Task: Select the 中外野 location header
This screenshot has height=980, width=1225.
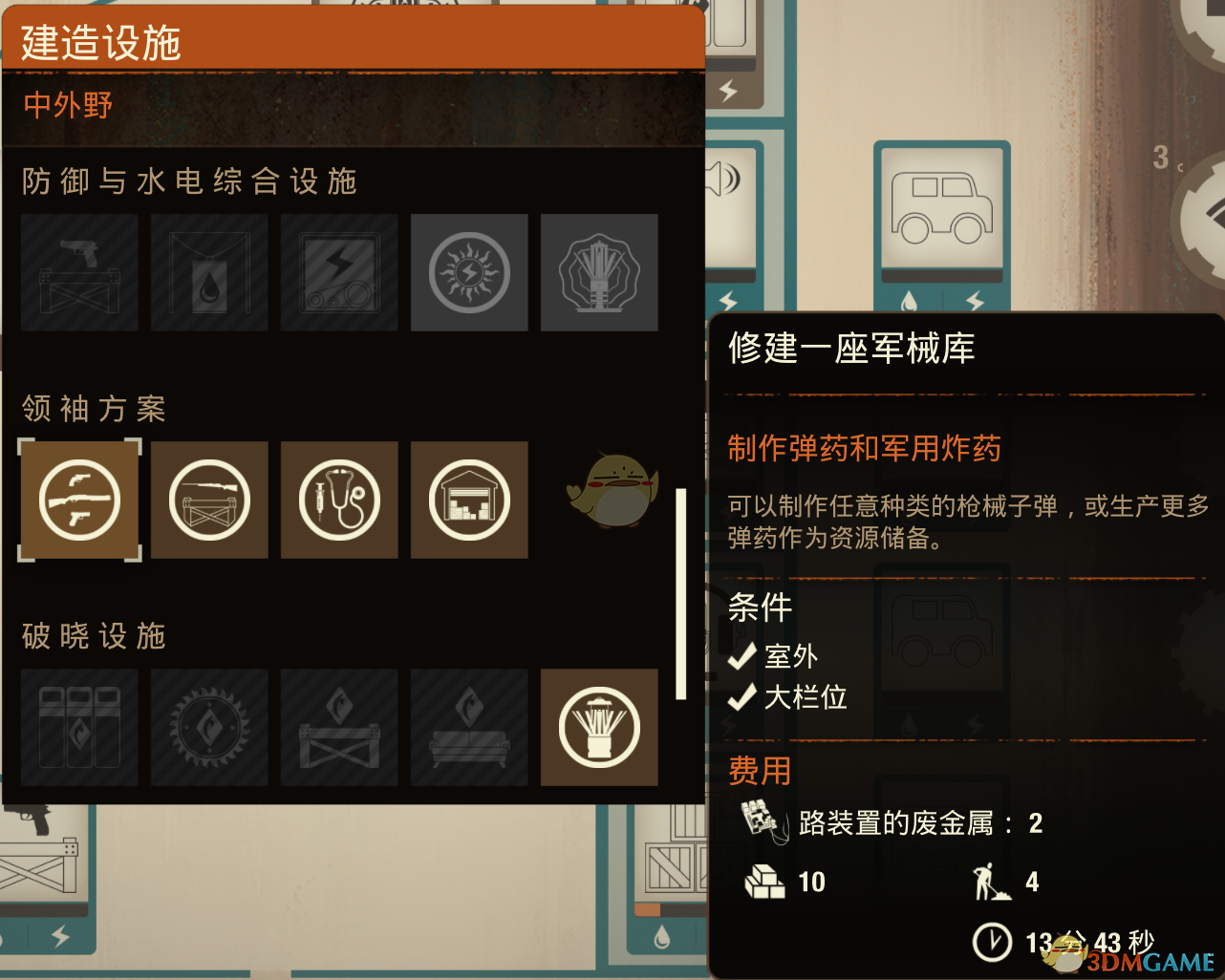Action: pyautogui.click(x=67, y=105)
